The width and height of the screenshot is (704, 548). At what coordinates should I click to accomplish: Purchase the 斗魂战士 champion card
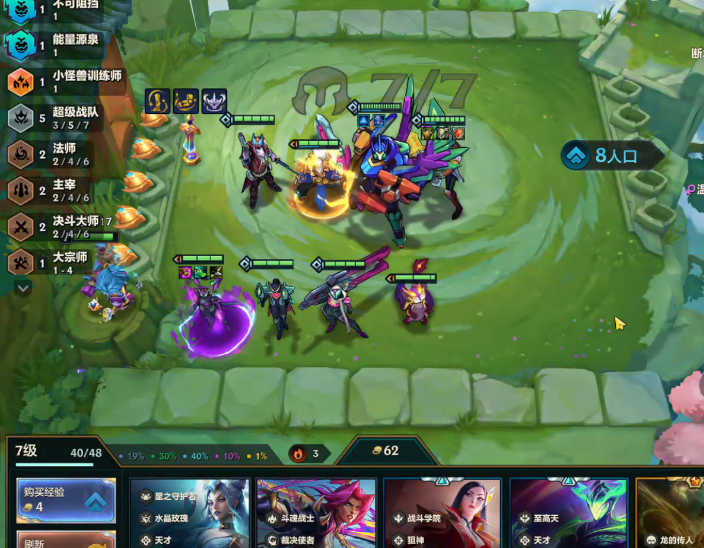[x=315, y=512]
